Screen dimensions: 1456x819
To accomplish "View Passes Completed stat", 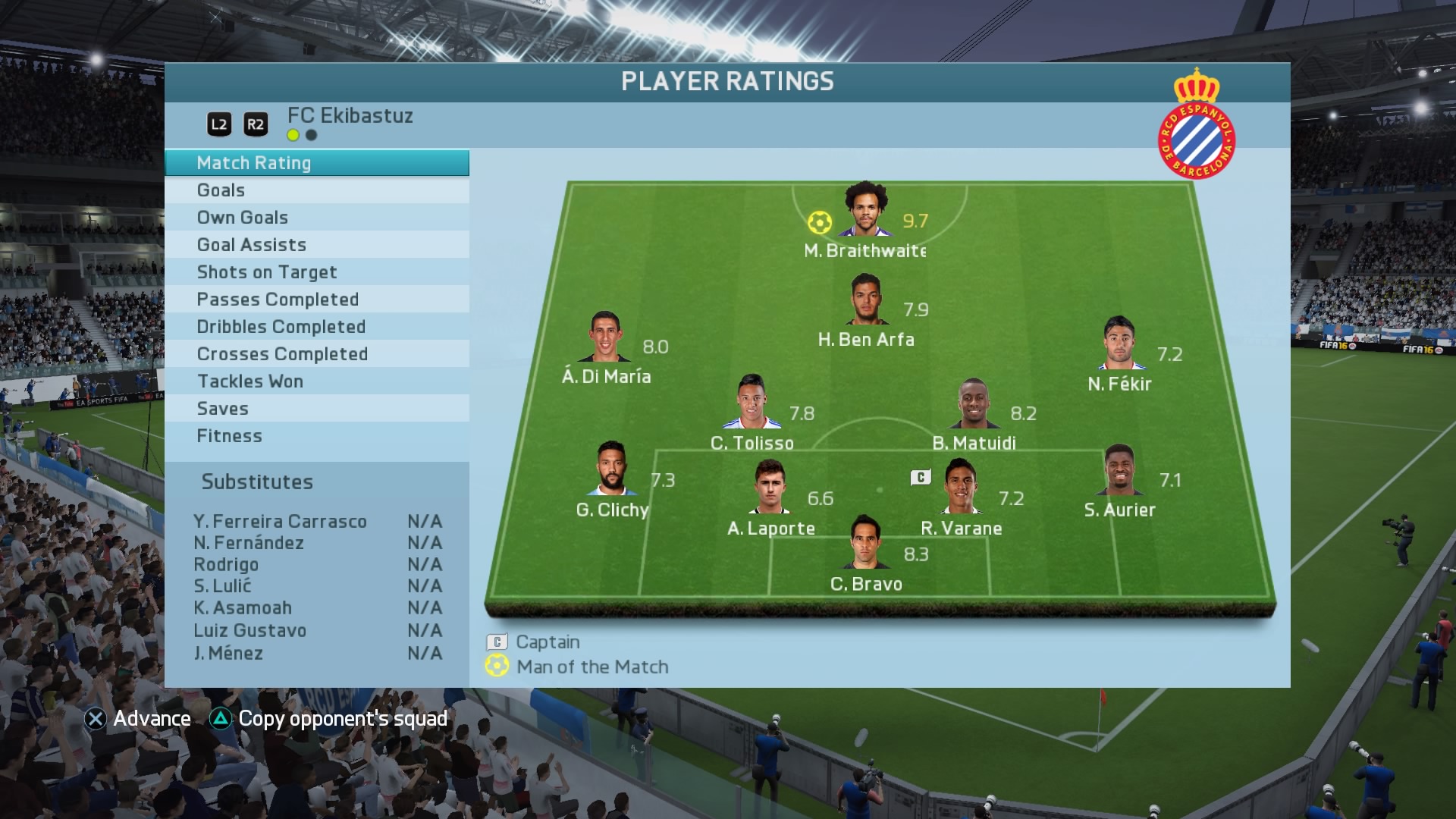I will (316, 300).
